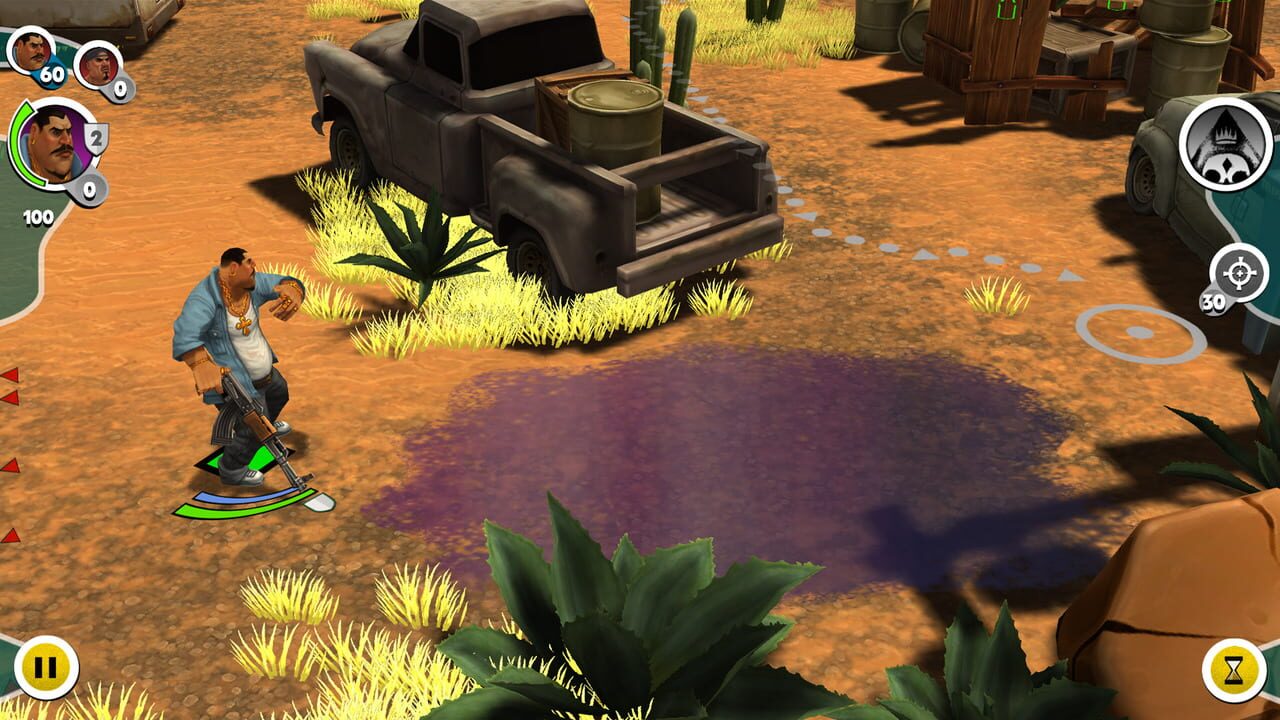Select the crosshair targeting icon
Image resolution: width=1280 pixels, height=720 pixels.
click(1237, 270)
